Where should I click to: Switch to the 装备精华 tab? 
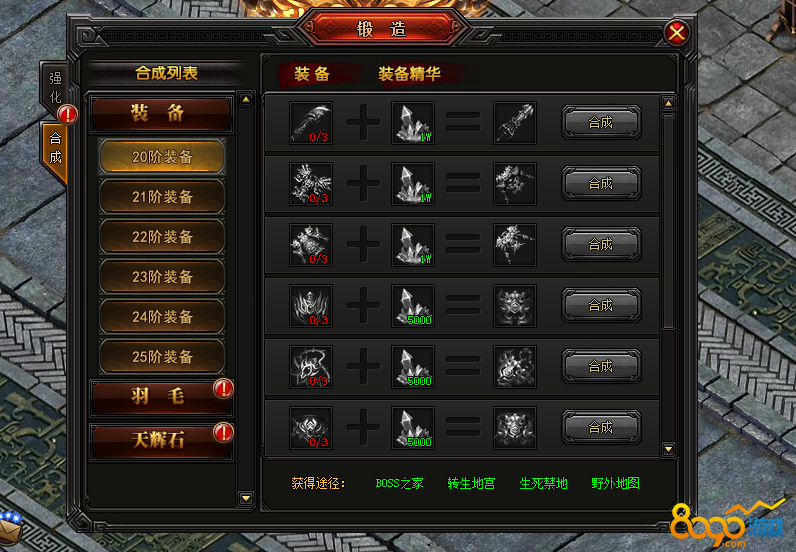(x=408, y=74)
